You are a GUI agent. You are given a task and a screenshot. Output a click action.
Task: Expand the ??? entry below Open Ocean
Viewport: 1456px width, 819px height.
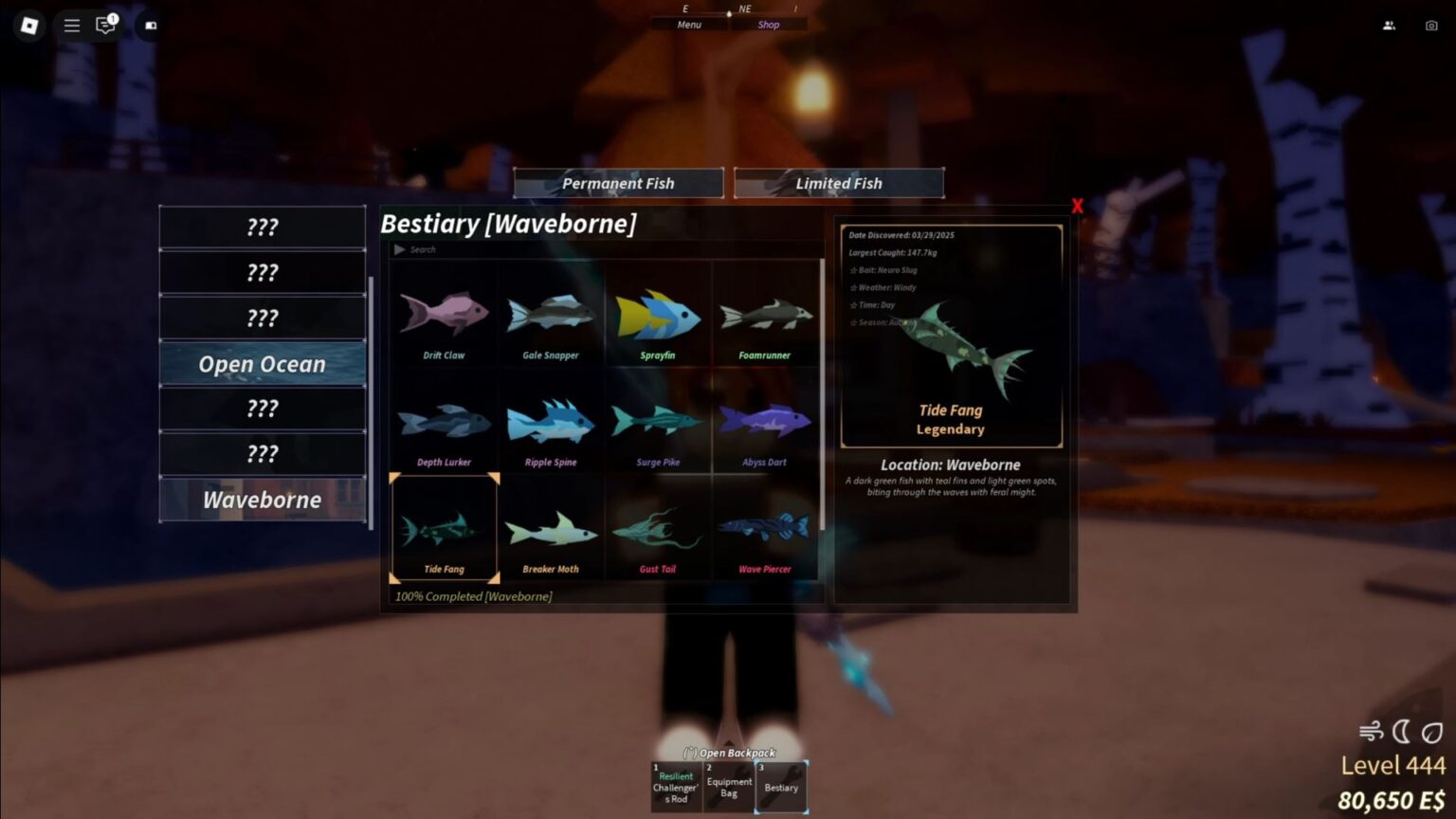click(262, 408)
